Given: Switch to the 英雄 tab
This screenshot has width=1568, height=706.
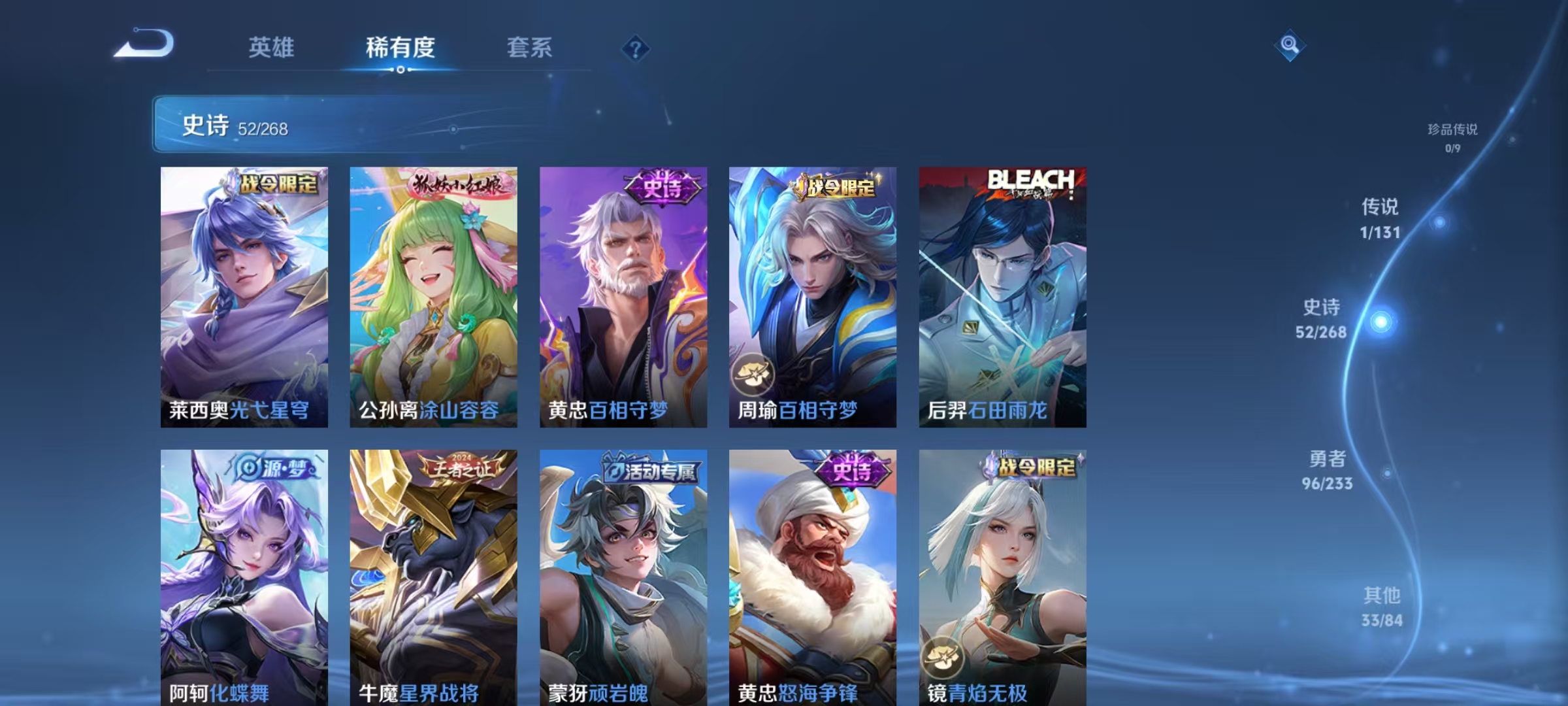Looking at the screenshot, I should click(x=271, y=48).
